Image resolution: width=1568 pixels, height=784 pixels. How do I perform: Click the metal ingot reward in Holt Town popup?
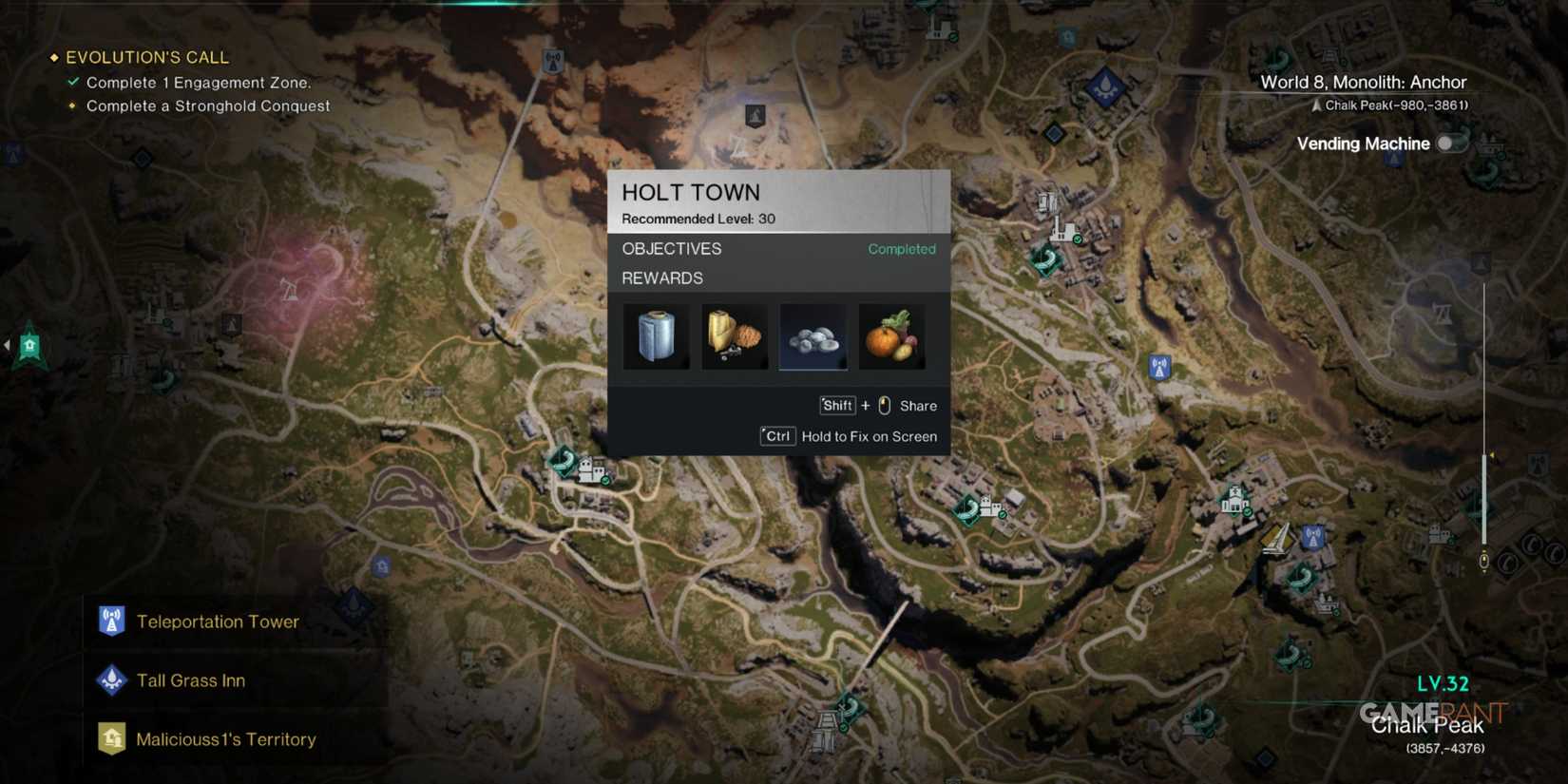pyautogui.click(x=656, y=335)
